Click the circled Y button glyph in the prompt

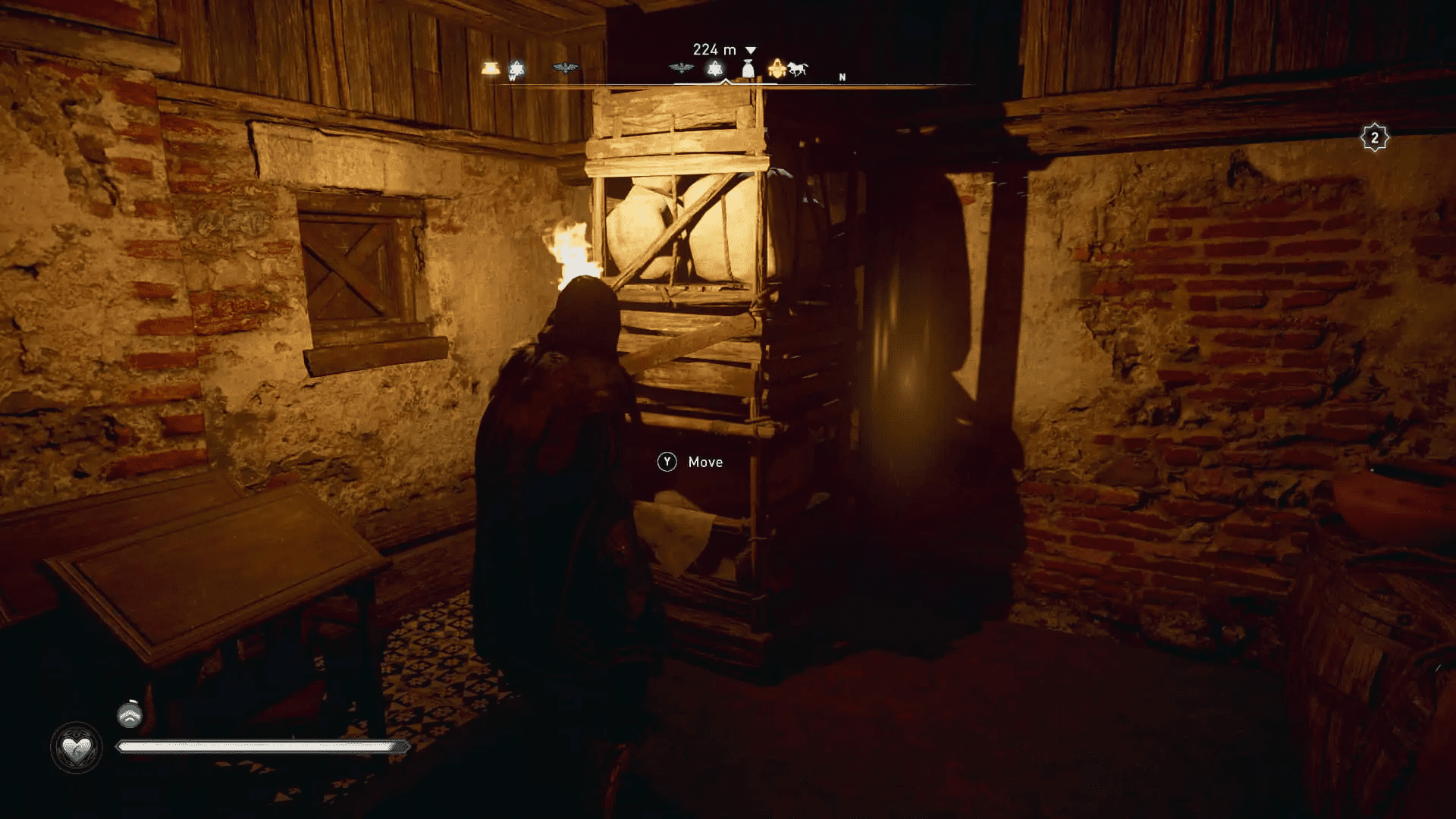click(667, 462)
